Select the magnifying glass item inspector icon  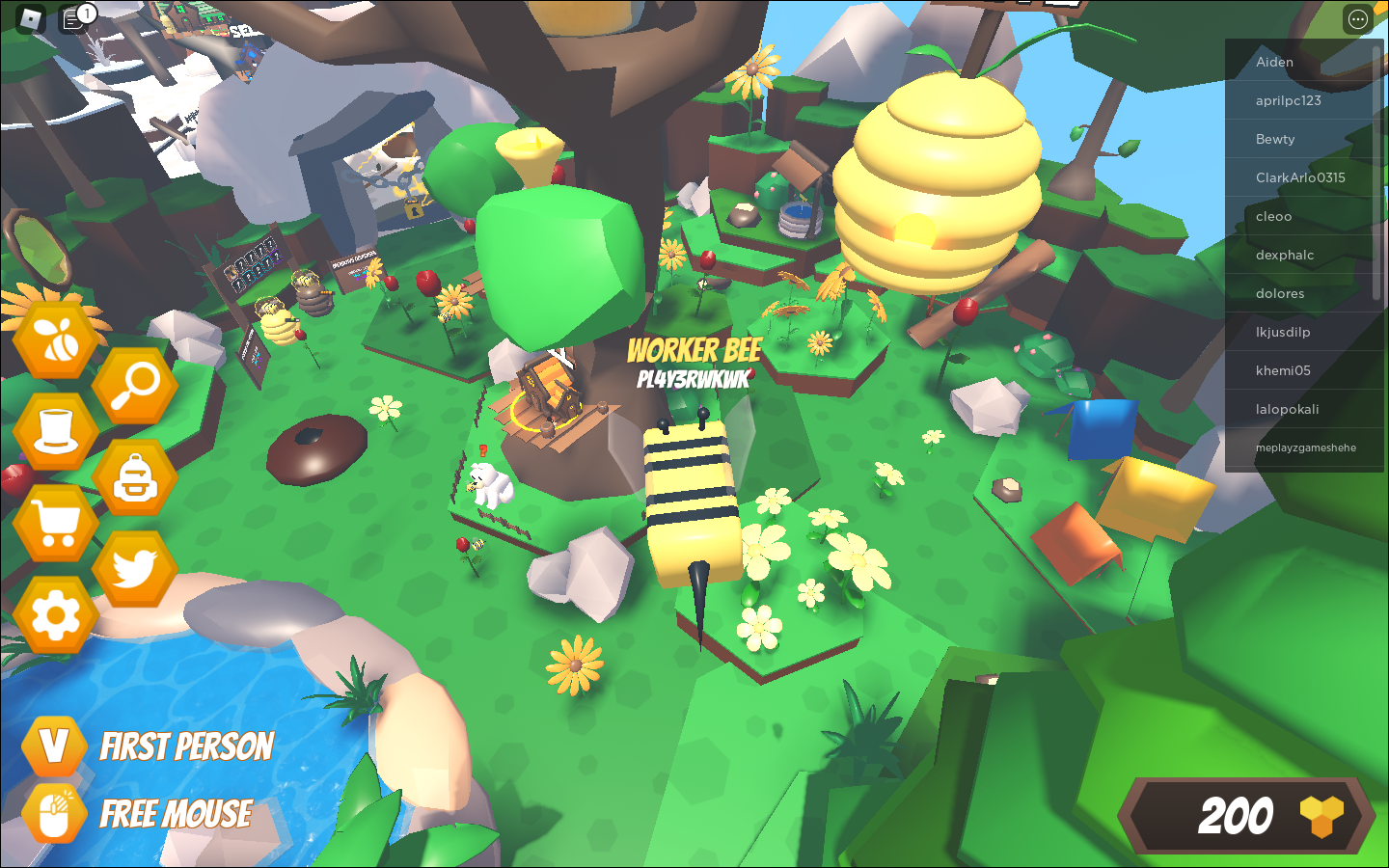[x=134, y=386]
